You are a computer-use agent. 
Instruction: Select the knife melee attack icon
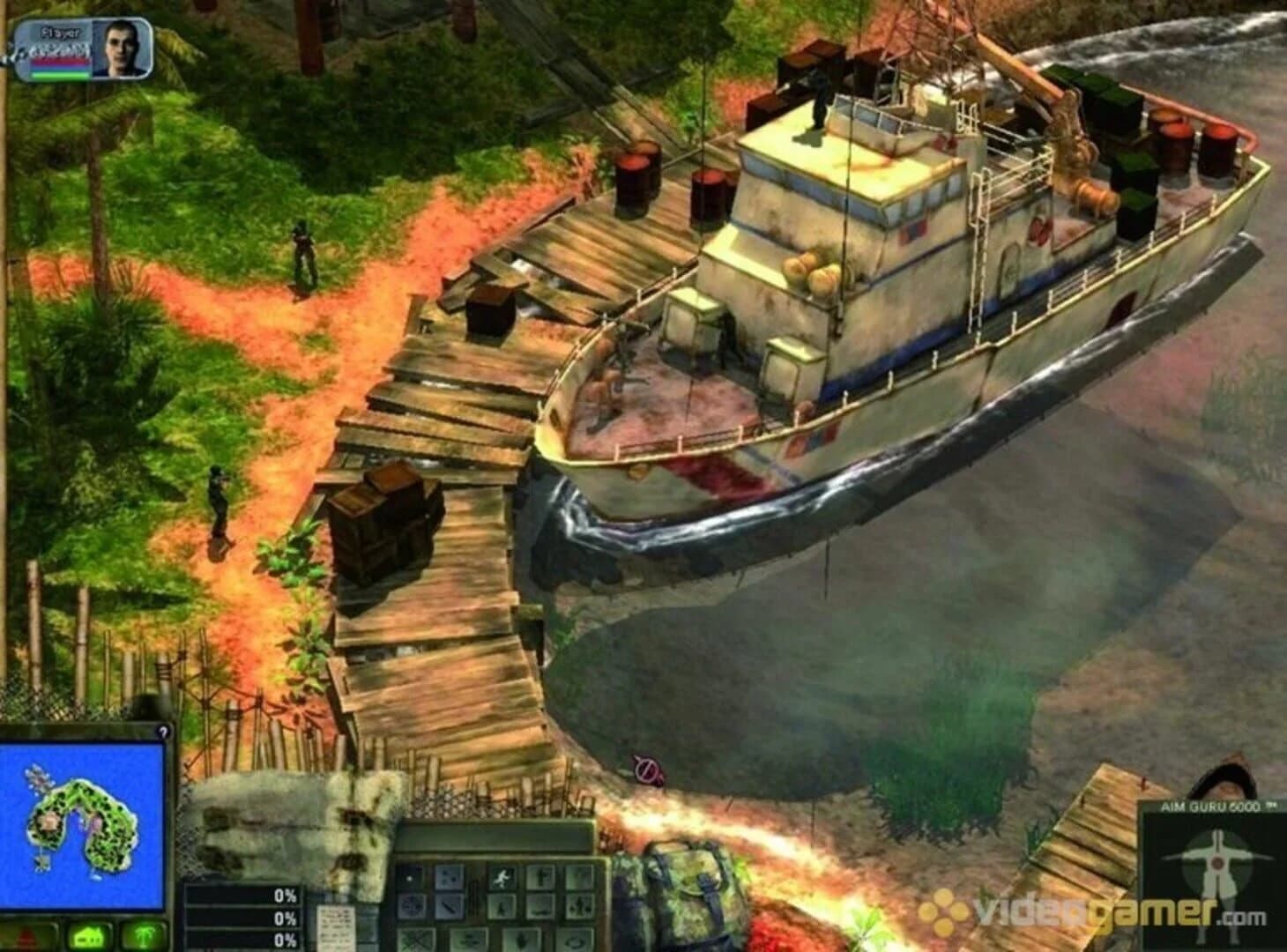449,906
